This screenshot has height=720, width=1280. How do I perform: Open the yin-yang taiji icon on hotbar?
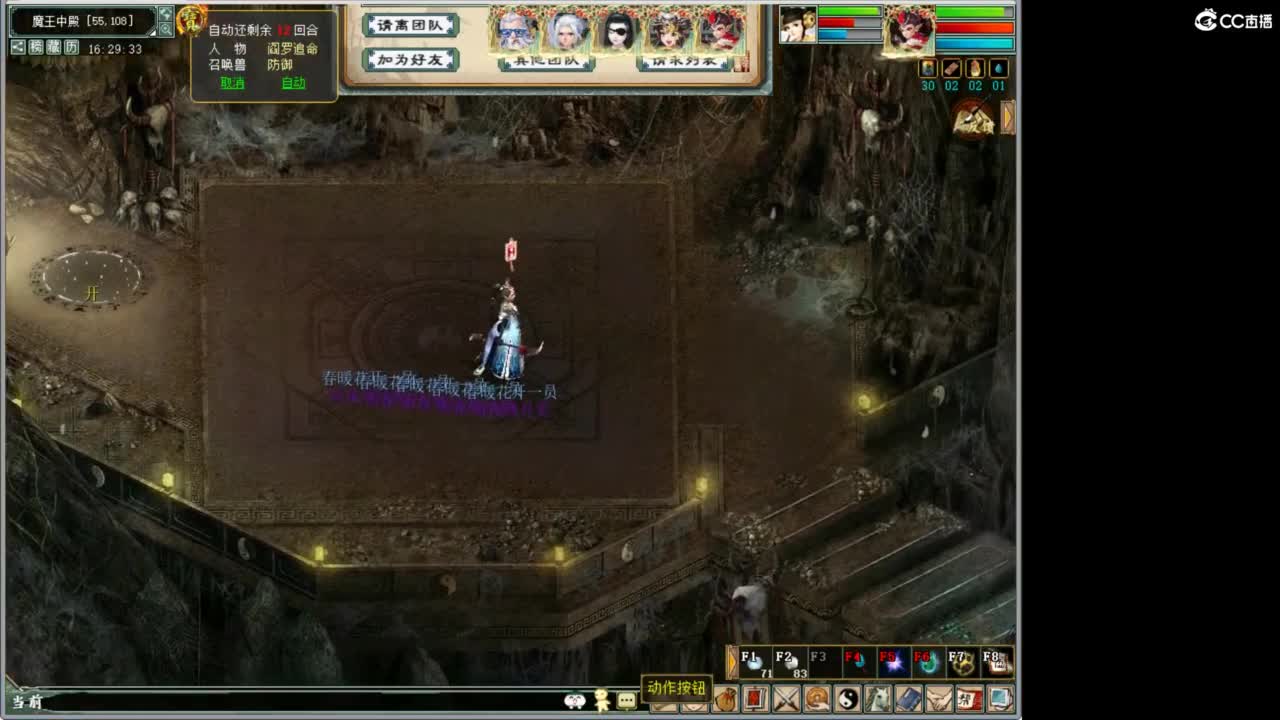[x=849, y=698]
